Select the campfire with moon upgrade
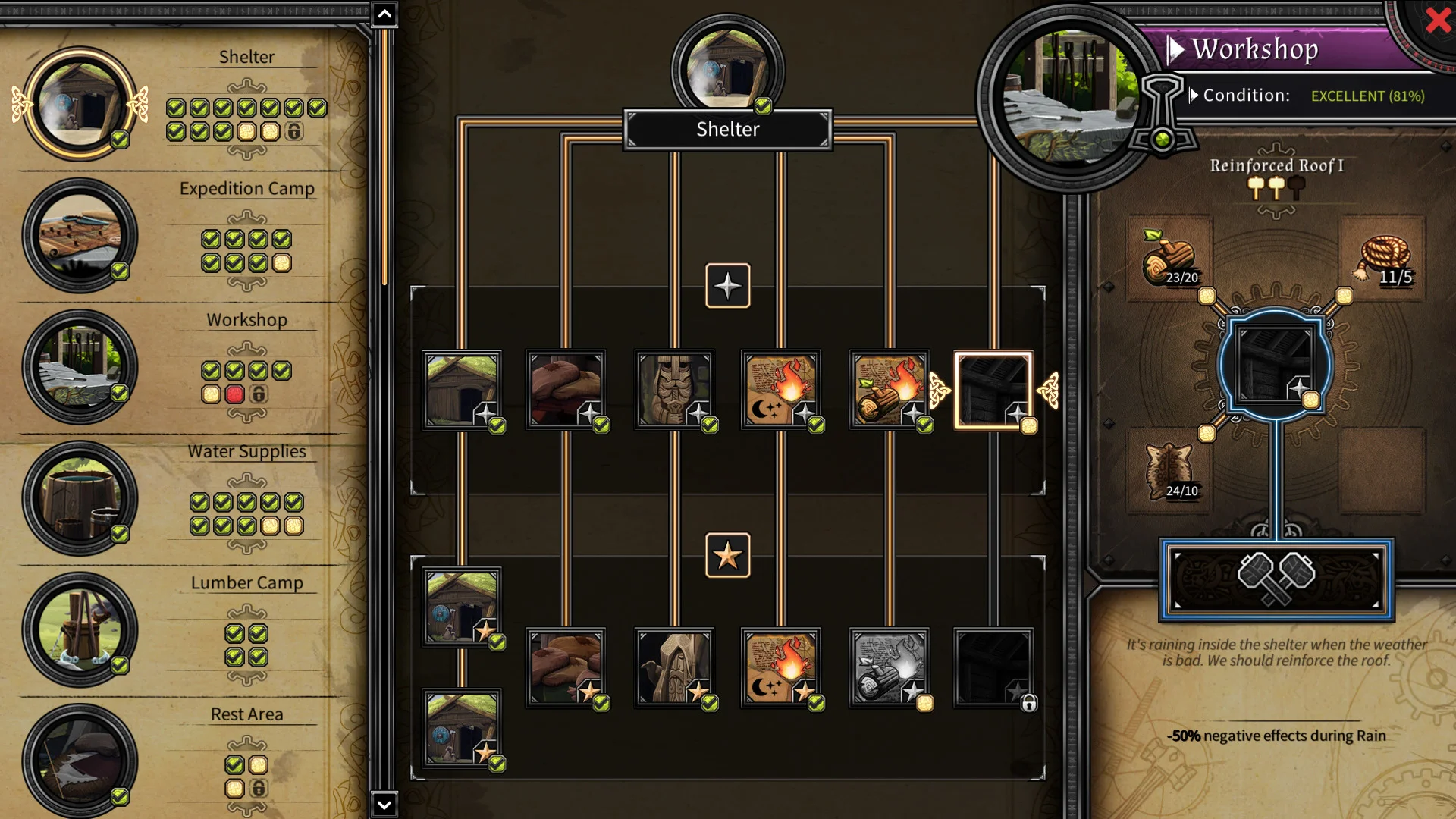 pyautogui.click(x=780, y=390)
